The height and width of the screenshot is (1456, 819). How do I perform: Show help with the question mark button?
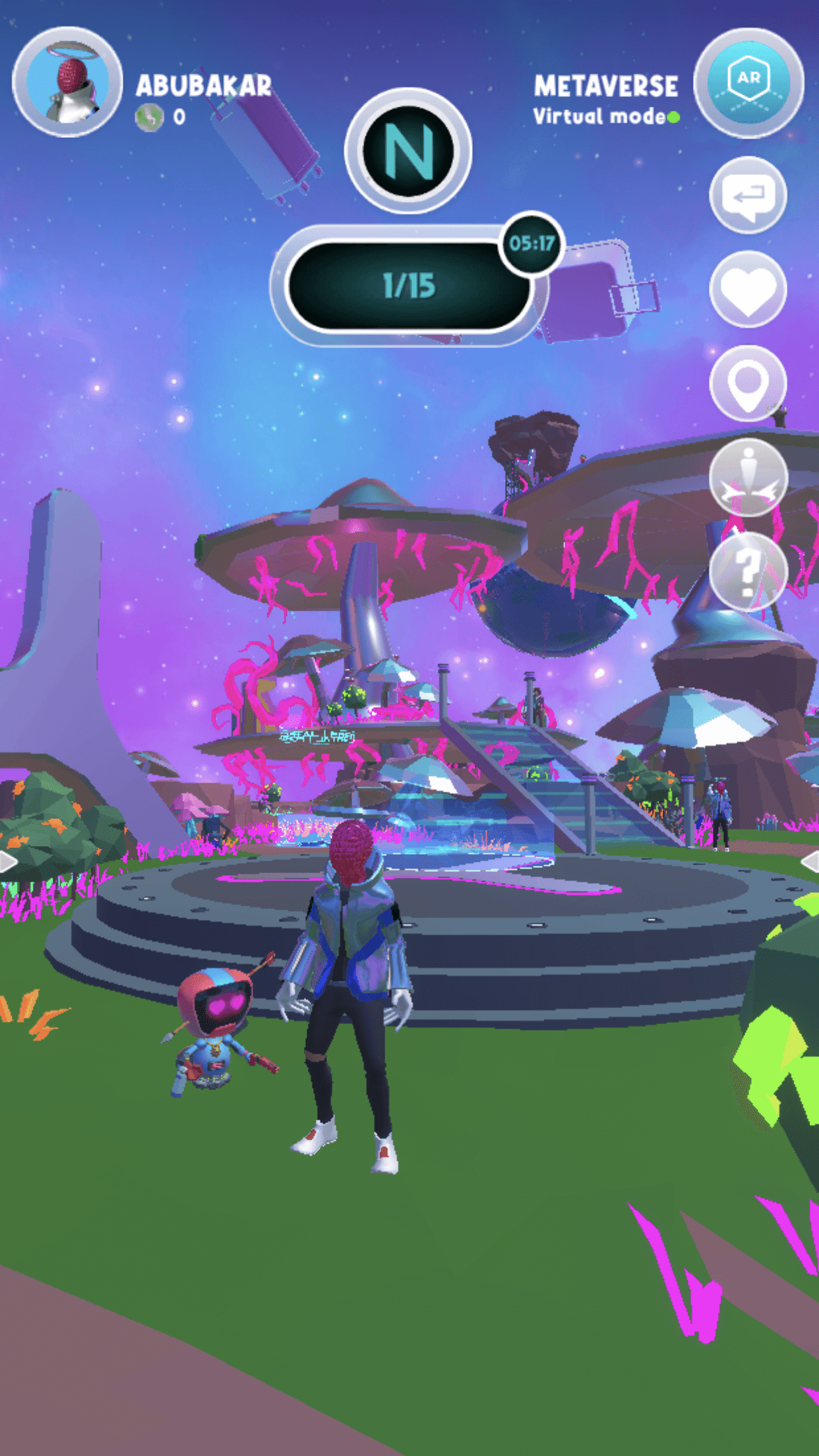click(x=748, y=571)
